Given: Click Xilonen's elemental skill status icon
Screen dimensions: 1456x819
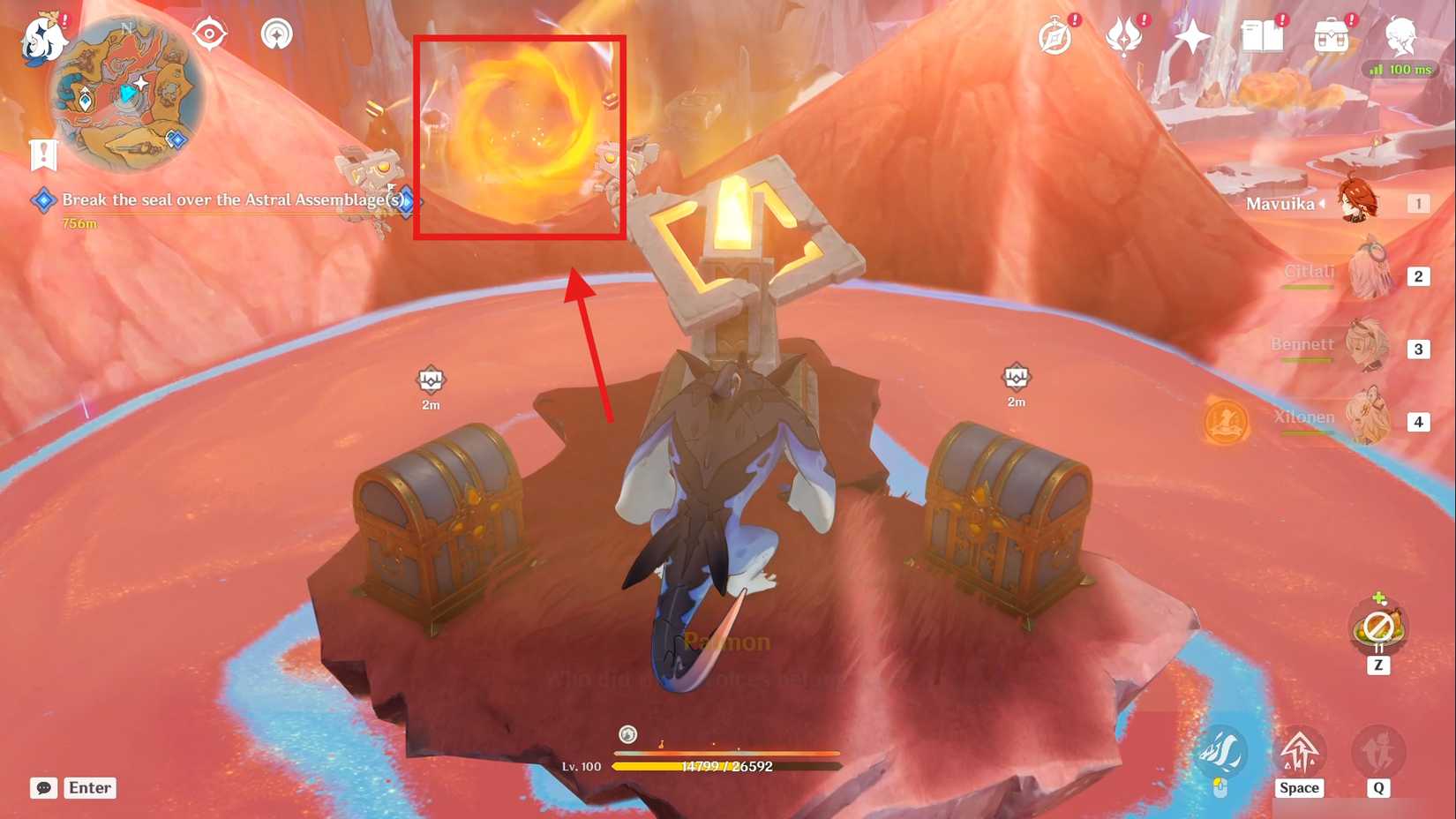Looking at the screenshot, I should coord(1225,422).
